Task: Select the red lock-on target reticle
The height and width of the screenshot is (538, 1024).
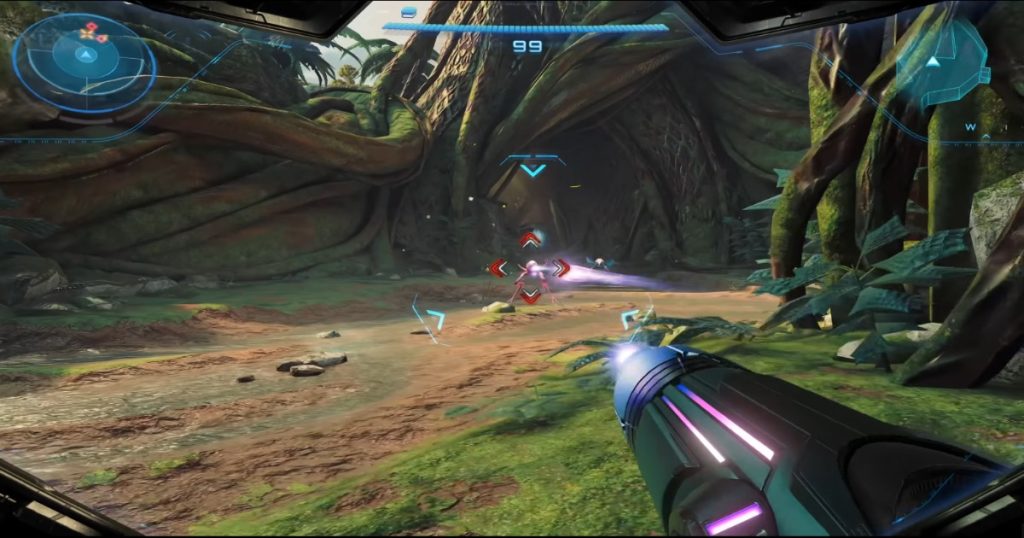Action: coord(529,268)
